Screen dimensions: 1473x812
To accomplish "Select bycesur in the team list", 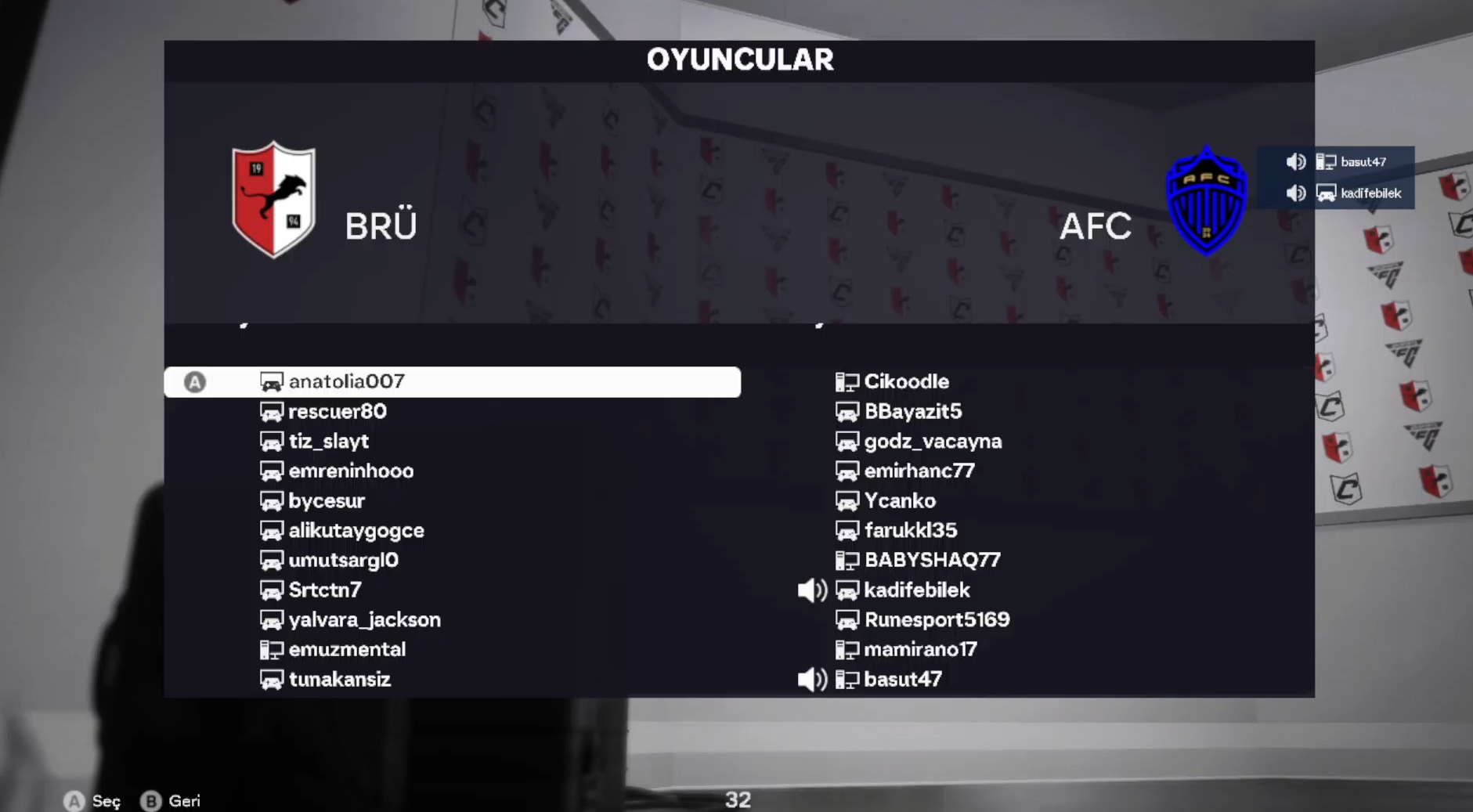I will click(x=327, y=500).
